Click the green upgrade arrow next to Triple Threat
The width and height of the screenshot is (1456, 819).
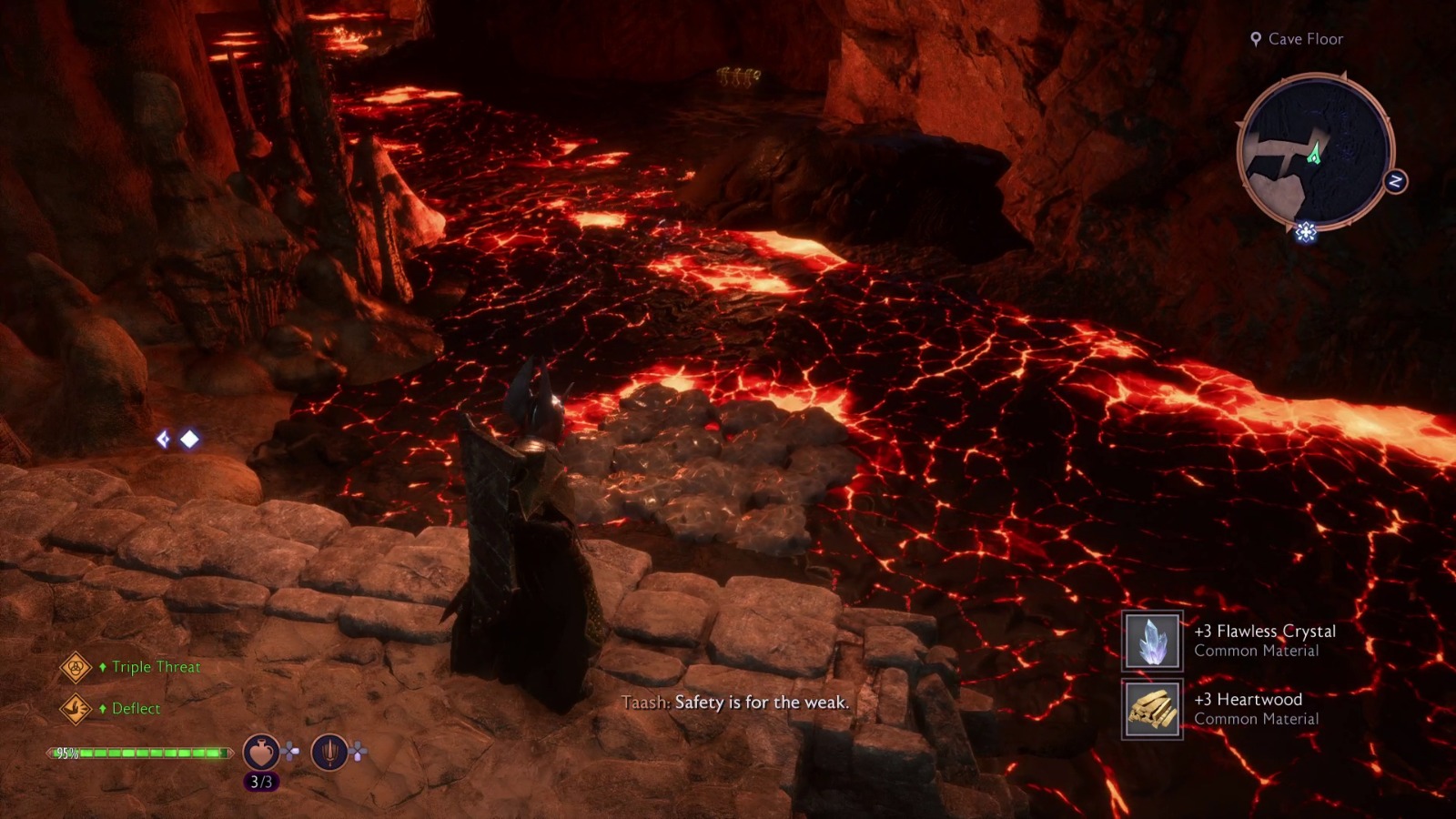pyautogui.click(x=103, y=667)
